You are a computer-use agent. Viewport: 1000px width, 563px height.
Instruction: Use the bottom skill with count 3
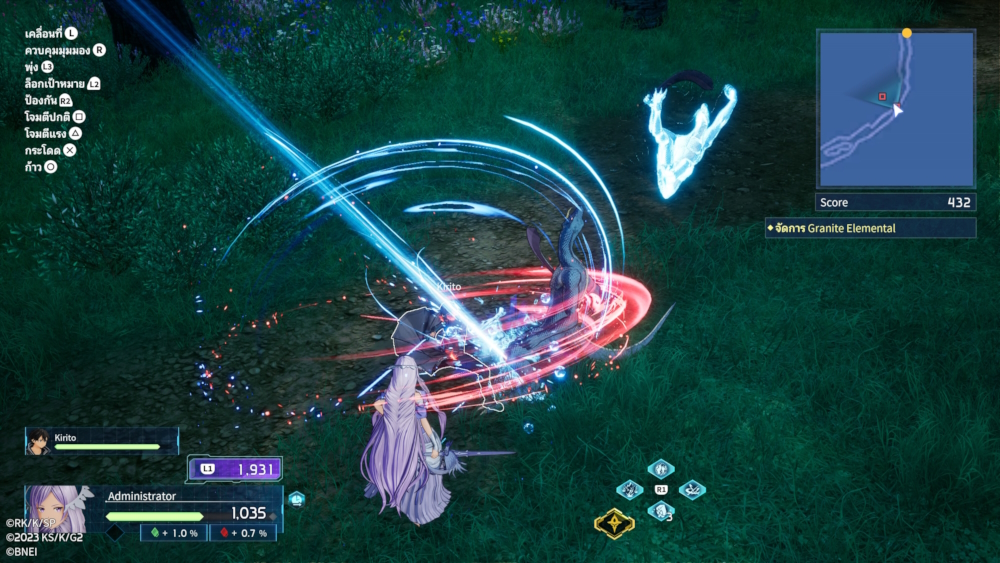(660, 510)
